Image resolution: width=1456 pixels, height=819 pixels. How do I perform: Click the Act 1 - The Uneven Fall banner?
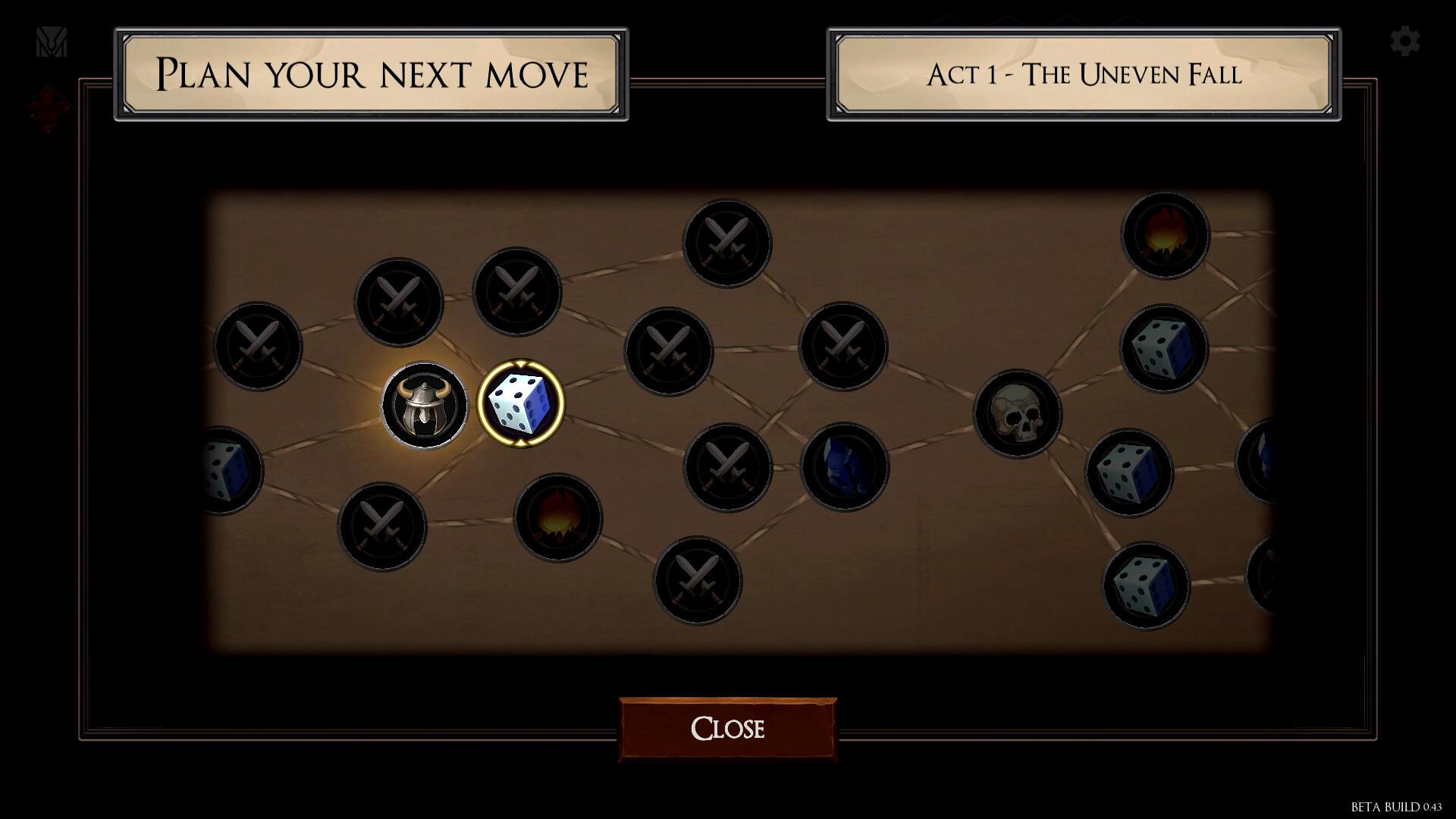[1081, 76]
